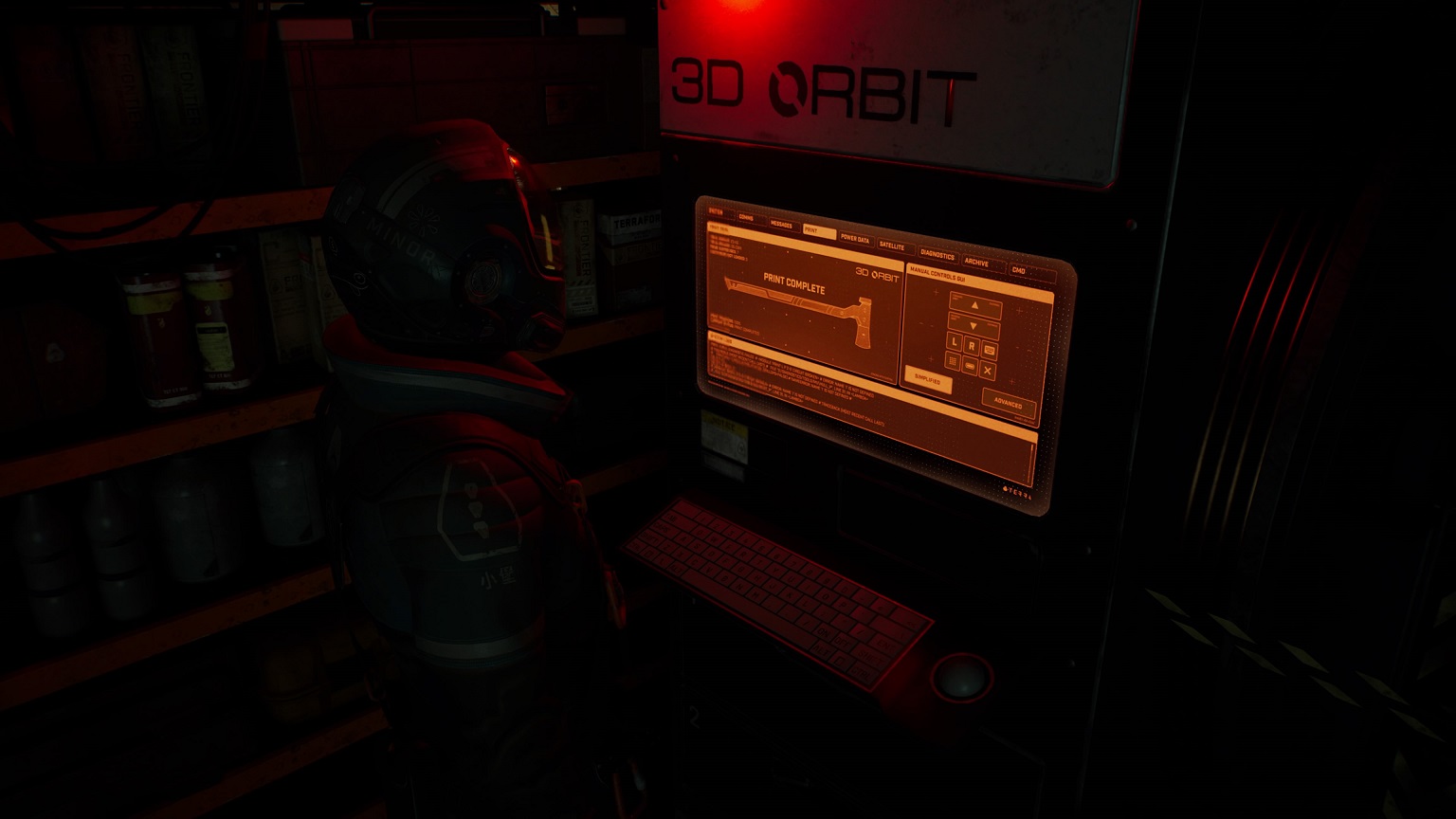Viewport: 1456px width, 819px height.
Task: Switch to the Diagnostics tab
Action: coord(937,254)
